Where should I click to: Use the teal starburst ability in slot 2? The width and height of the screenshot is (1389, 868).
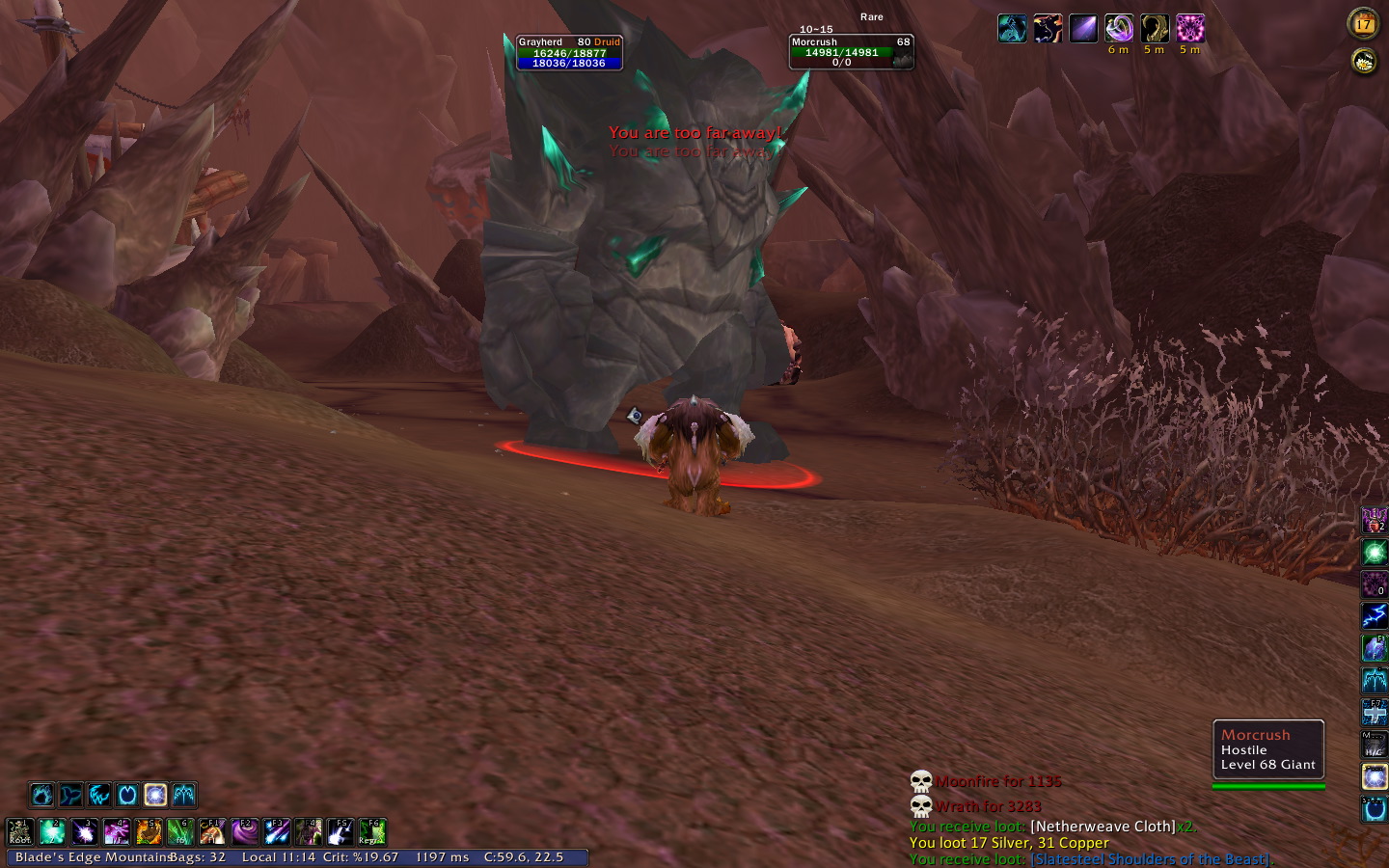(x=52, y=831)
